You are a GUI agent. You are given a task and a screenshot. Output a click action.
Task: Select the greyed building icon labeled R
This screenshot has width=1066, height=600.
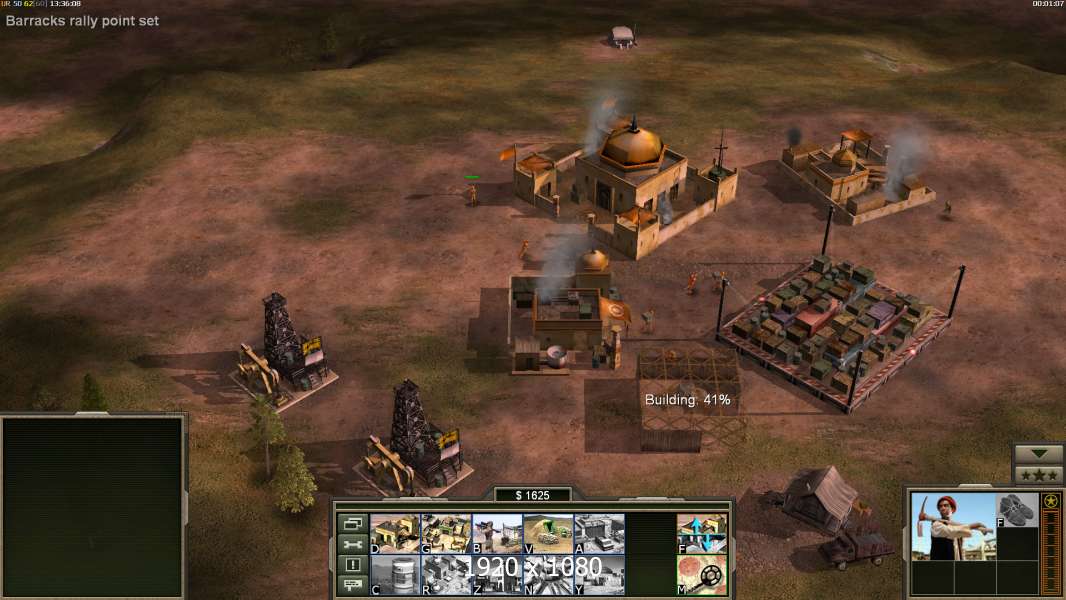pos(446,575)
